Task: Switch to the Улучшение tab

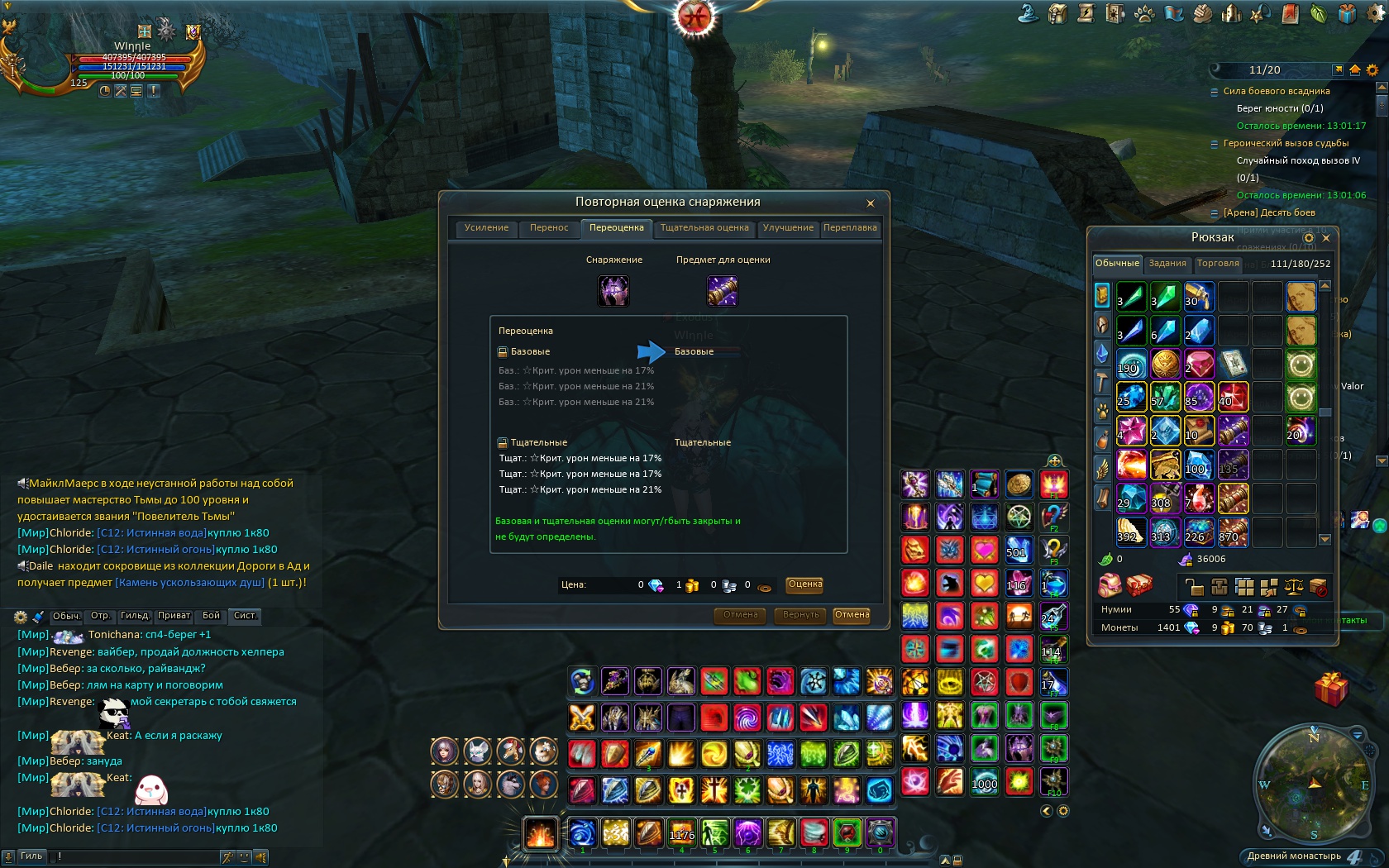Action: (x=788, y=228)
